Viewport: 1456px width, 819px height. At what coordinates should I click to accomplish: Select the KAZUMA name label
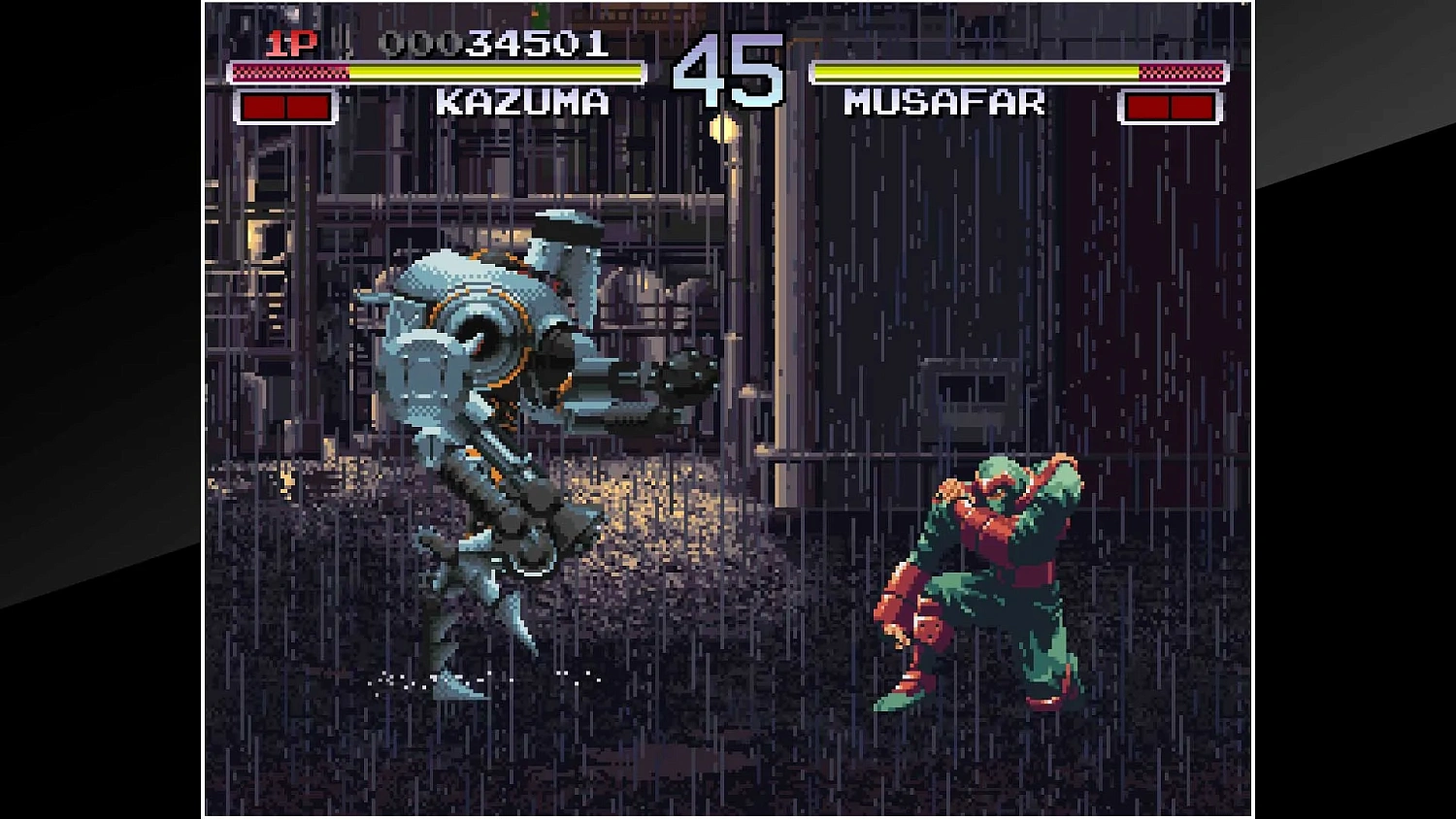pos(524,100)
